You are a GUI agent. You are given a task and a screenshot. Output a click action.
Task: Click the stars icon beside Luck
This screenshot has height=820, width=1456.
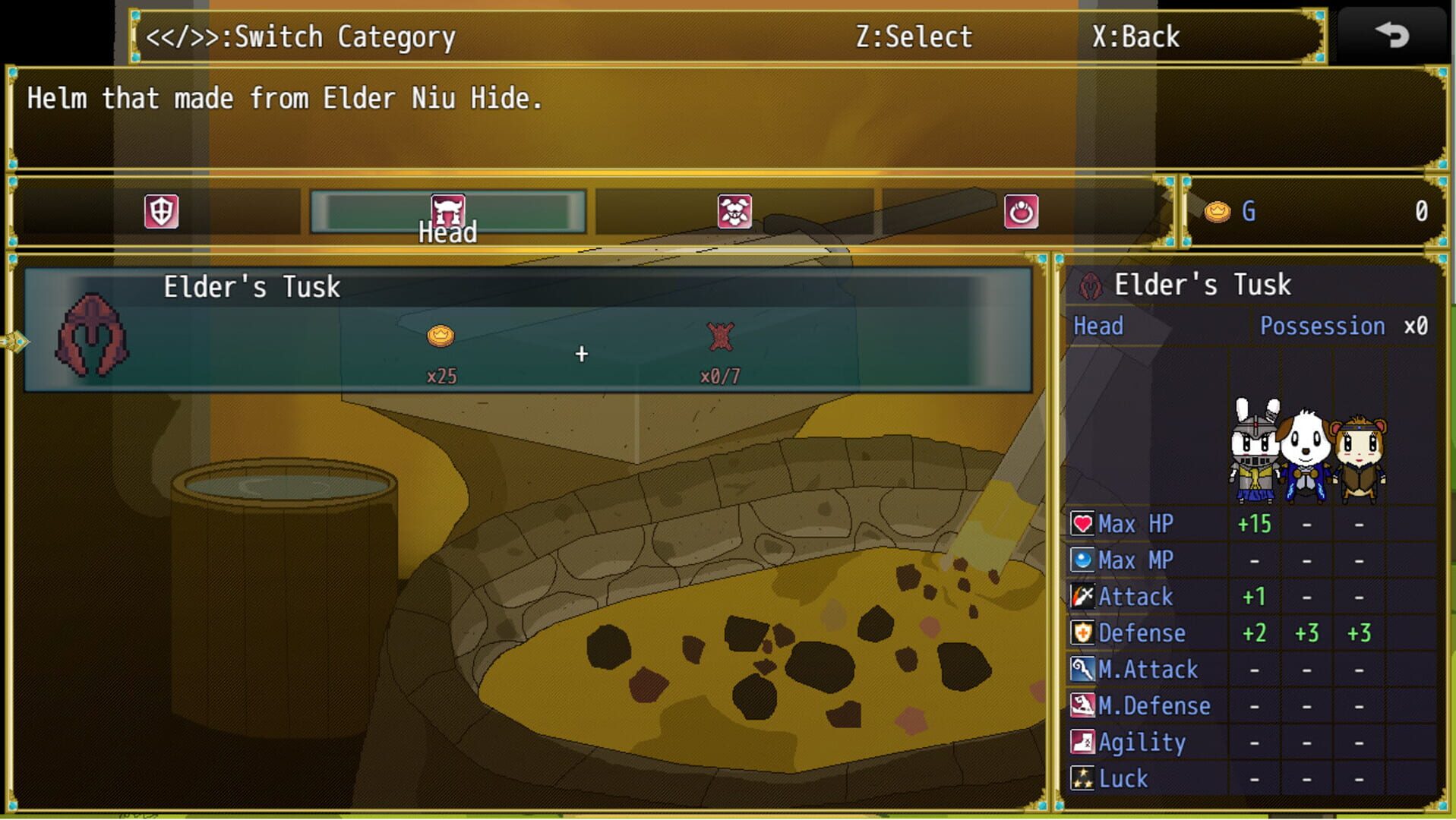1082,778
